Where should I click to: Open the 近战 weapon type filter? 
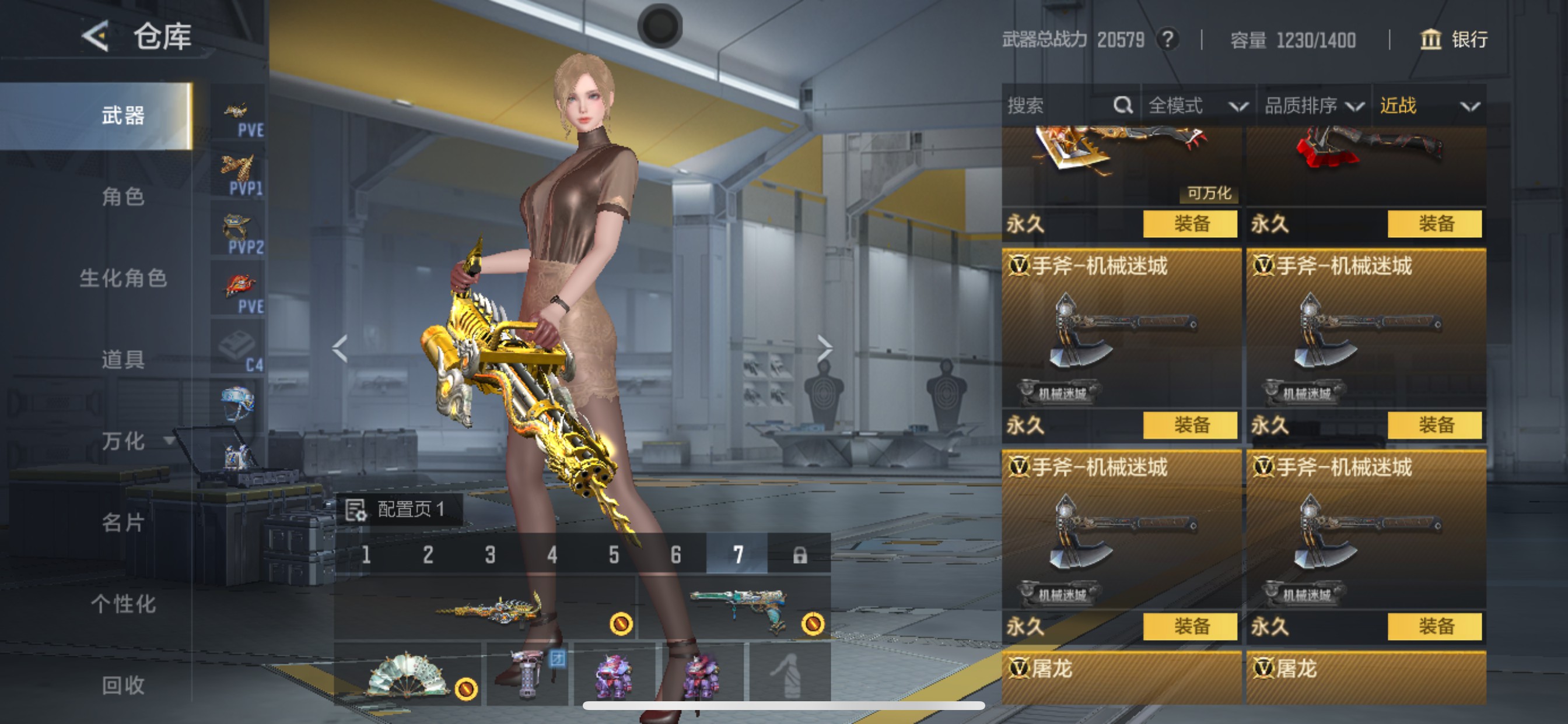point(1428,106)
